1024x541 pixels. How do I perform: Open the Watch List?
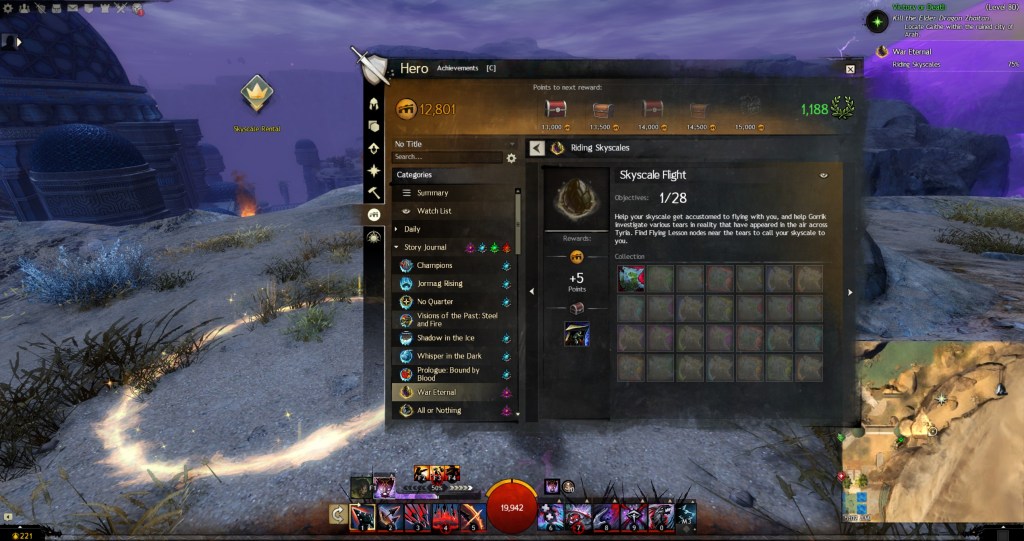[x=433, y=211]
